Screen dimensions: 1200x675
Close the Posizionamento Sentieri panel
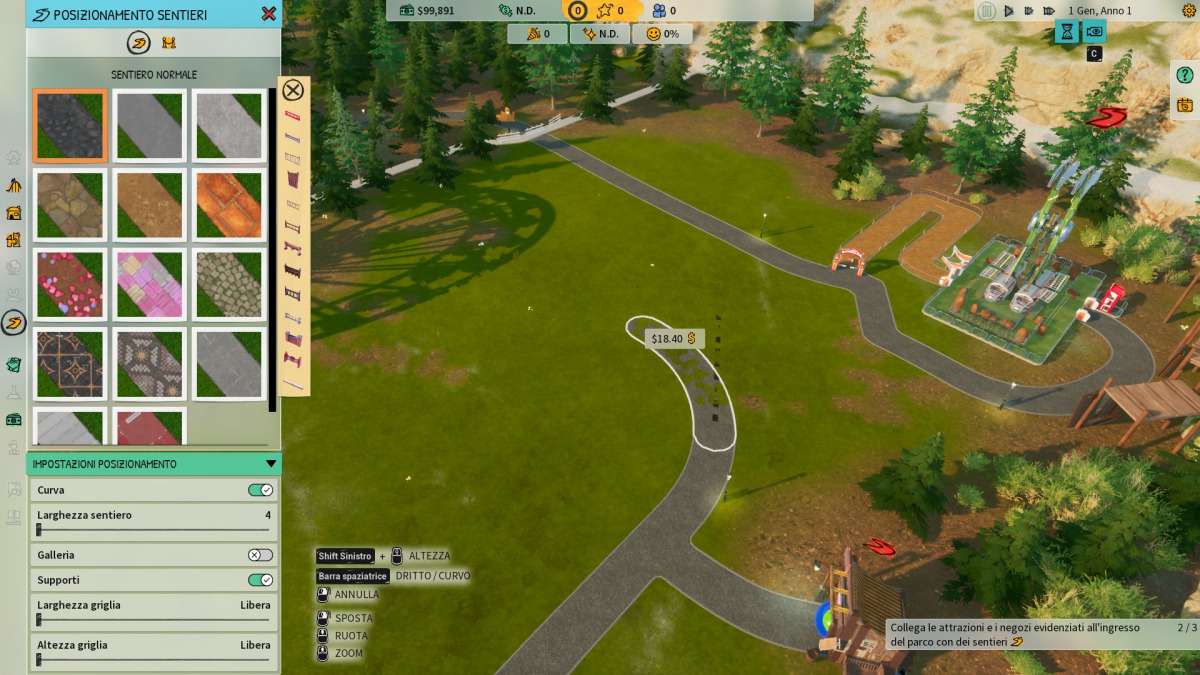point(268,14)
